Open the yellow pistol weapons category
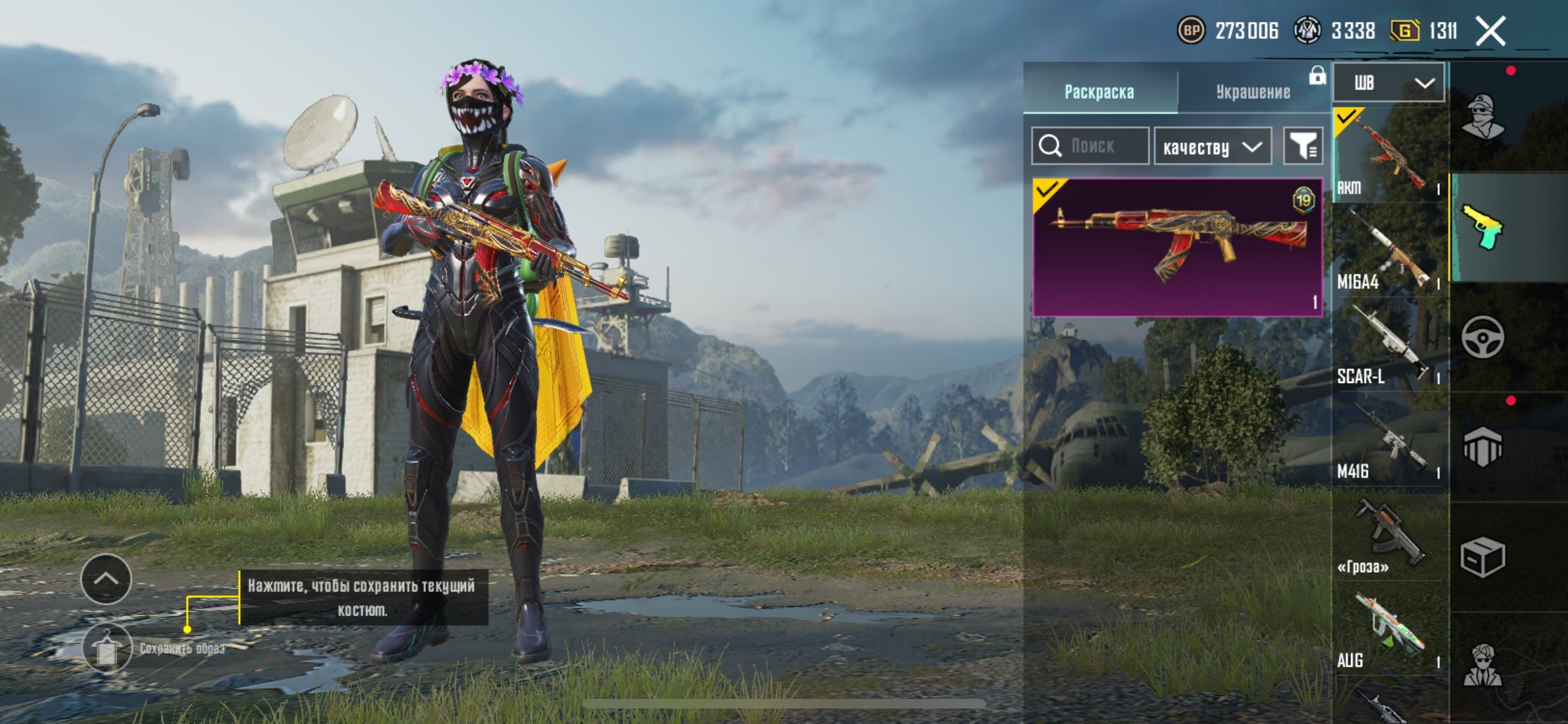Image resolution: width=1568 pixels, height=724 pixels. tap(1482, 227)
